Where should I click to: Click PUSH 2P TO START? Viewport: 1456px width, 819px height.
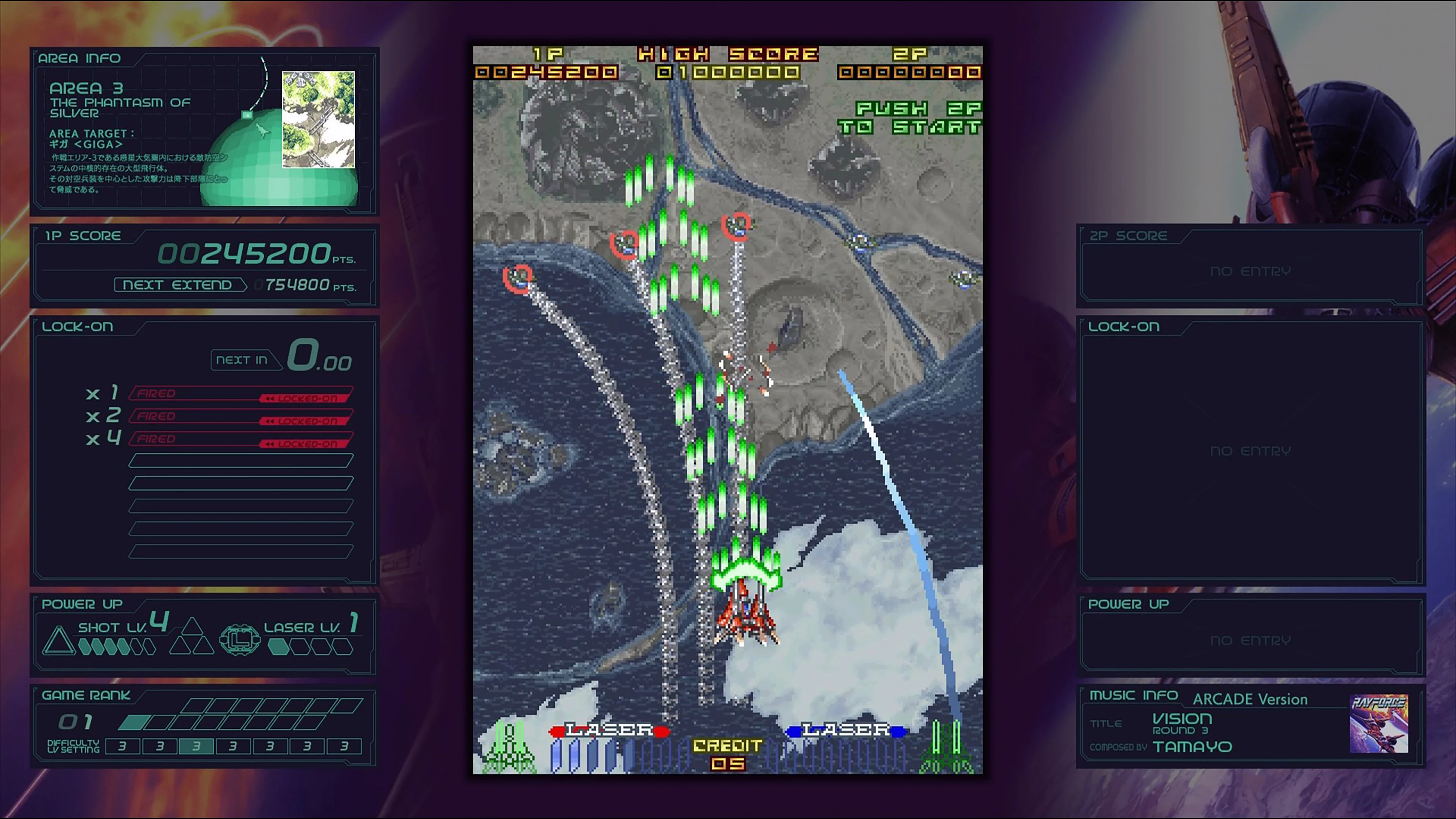tap(914, 119)
